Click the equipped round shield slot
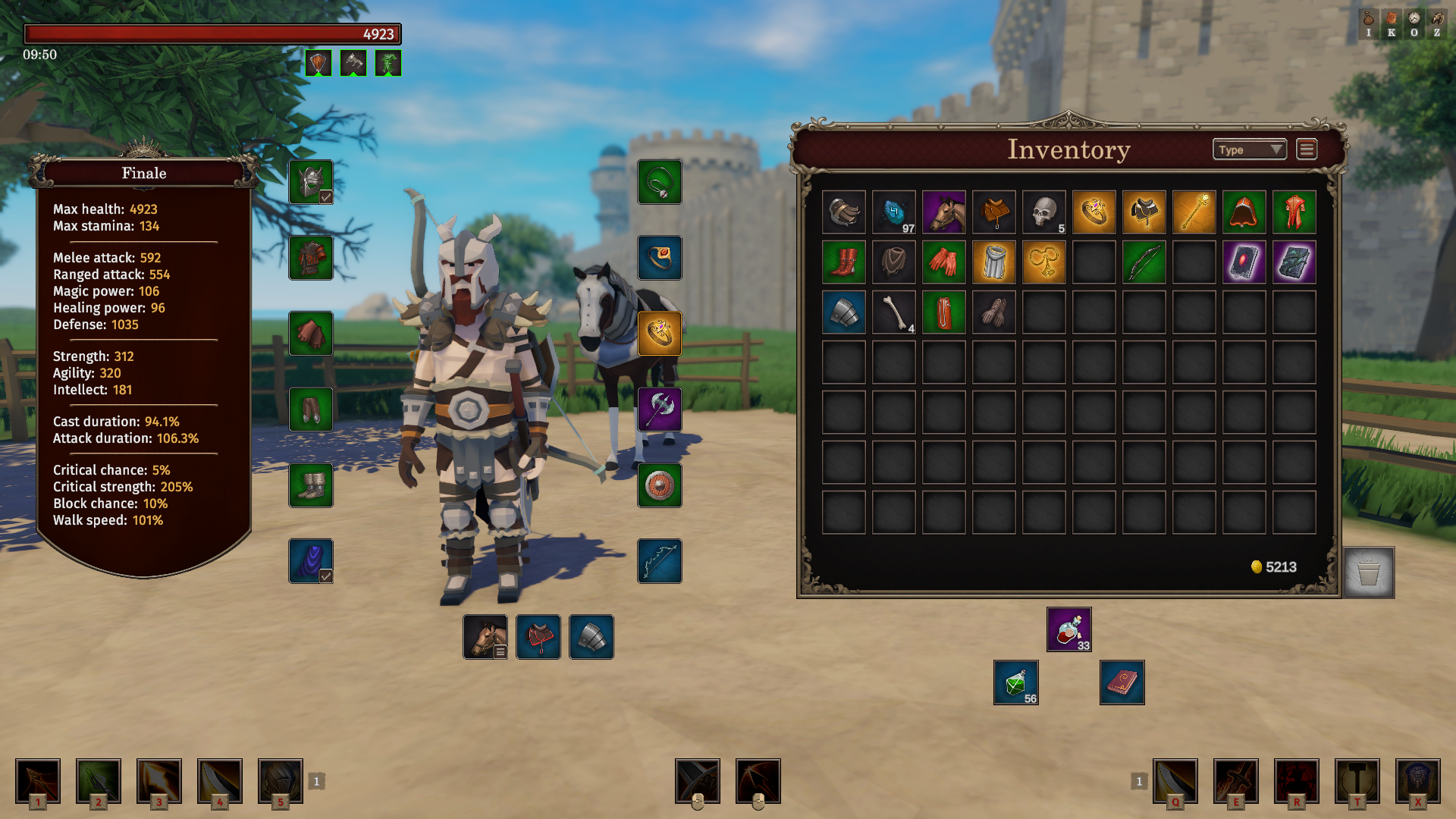This screenshot has height=819, width=1456. pos(660,485)
